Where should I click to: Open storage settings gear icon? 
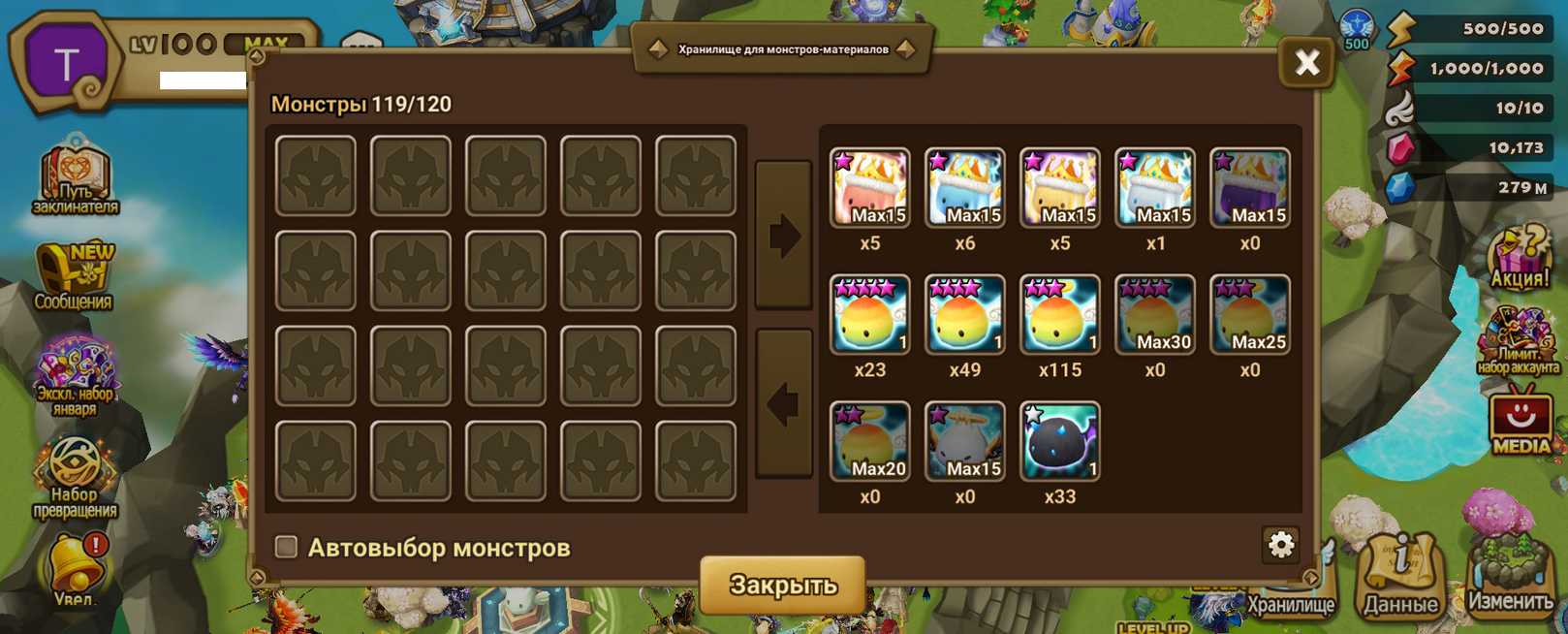pyautogui.click(x=1280, y=545)
